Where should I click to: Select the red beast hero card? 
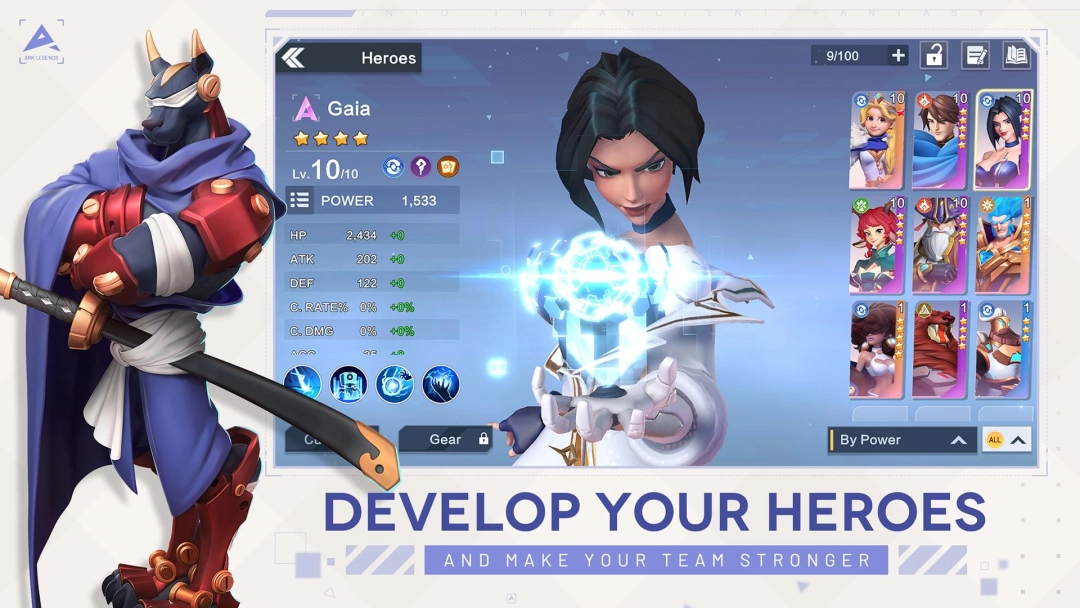(940, 349)
